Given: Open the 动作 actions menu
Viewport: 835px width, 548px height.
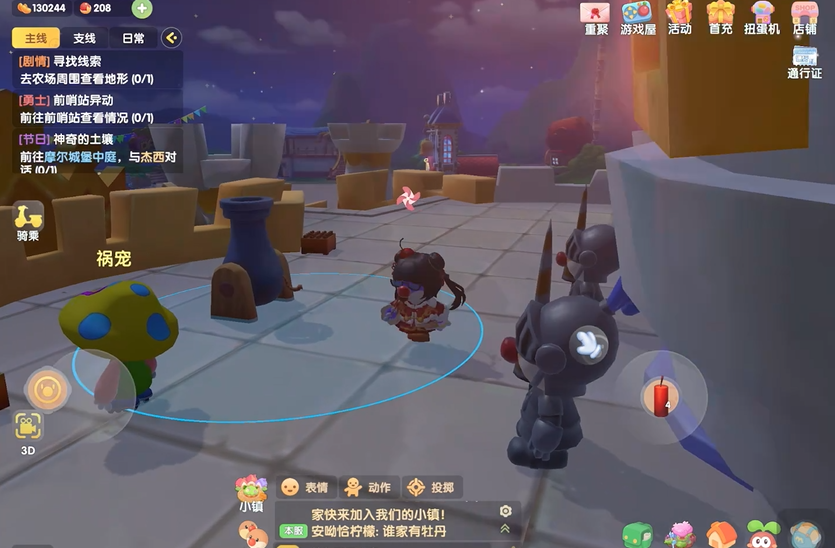Looking at the screenshot, I should [x=367, y=487].
